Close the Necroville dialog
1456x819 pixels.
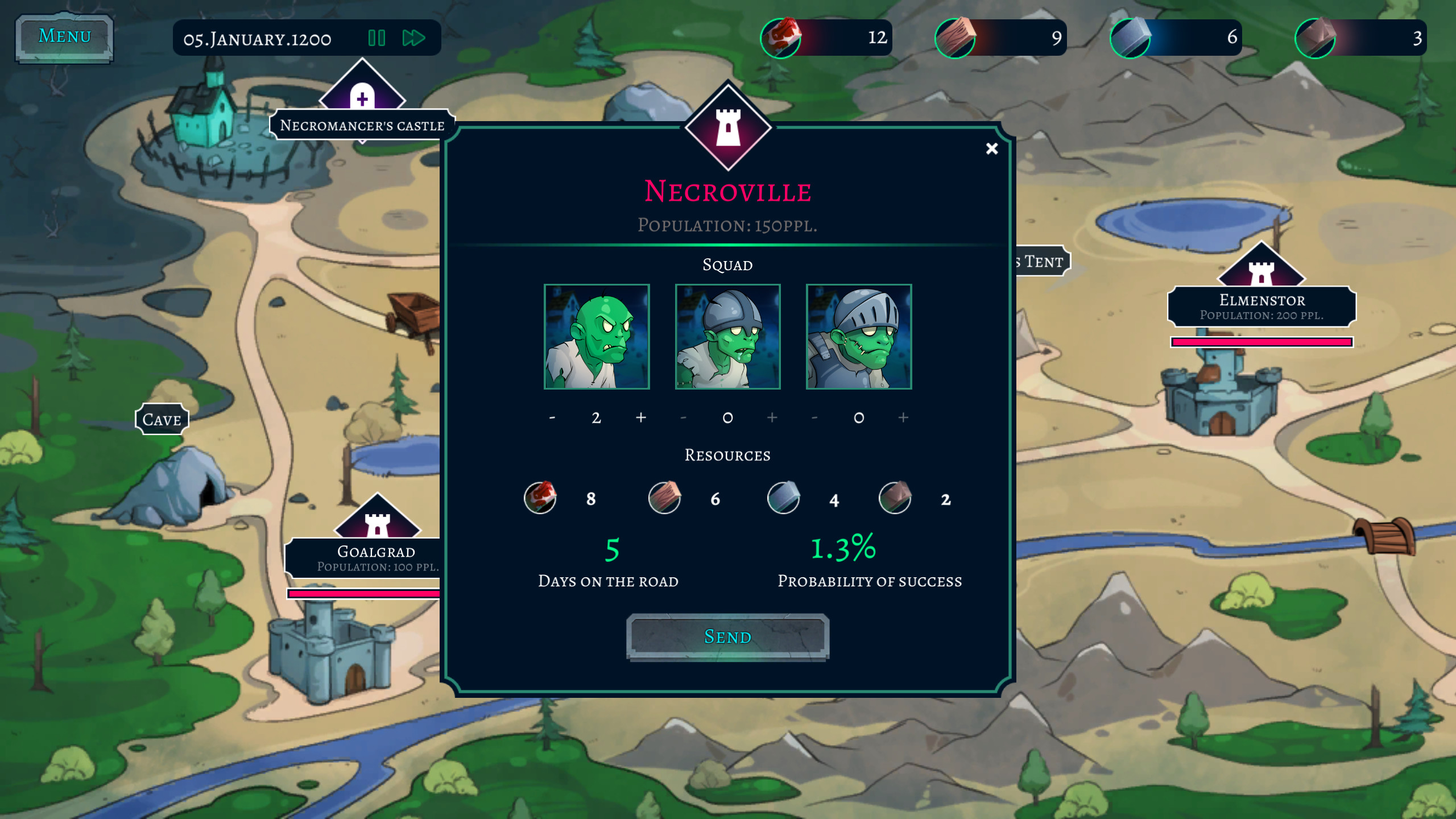pos(992,148)
